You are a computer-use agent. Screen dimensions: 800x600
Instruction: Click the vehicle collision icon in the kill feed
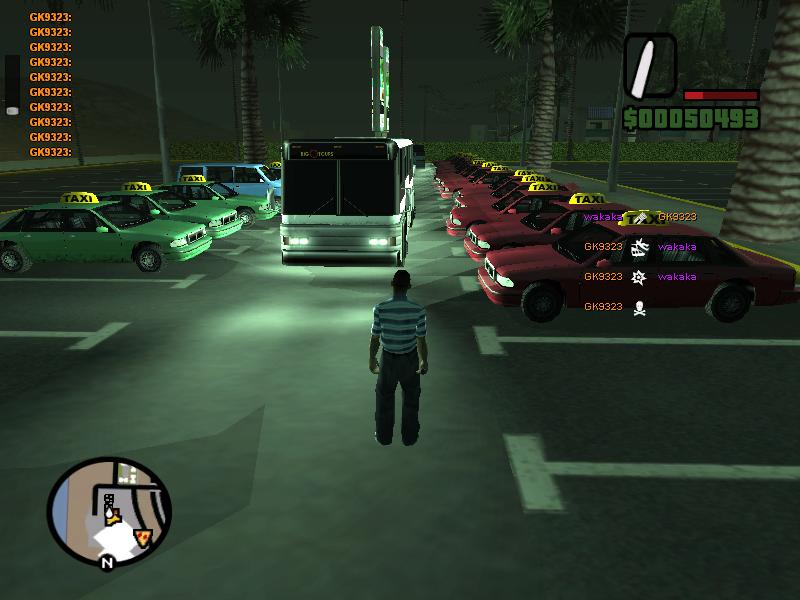click(x=639, y=246)
